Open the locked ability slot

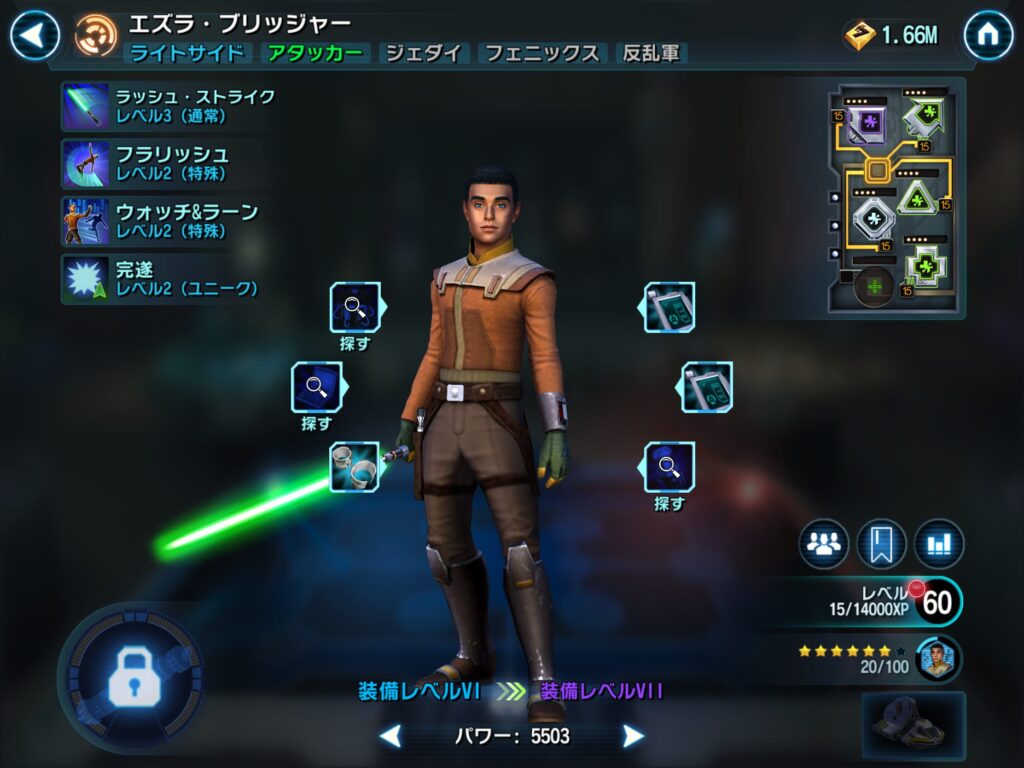click(130, 669)
